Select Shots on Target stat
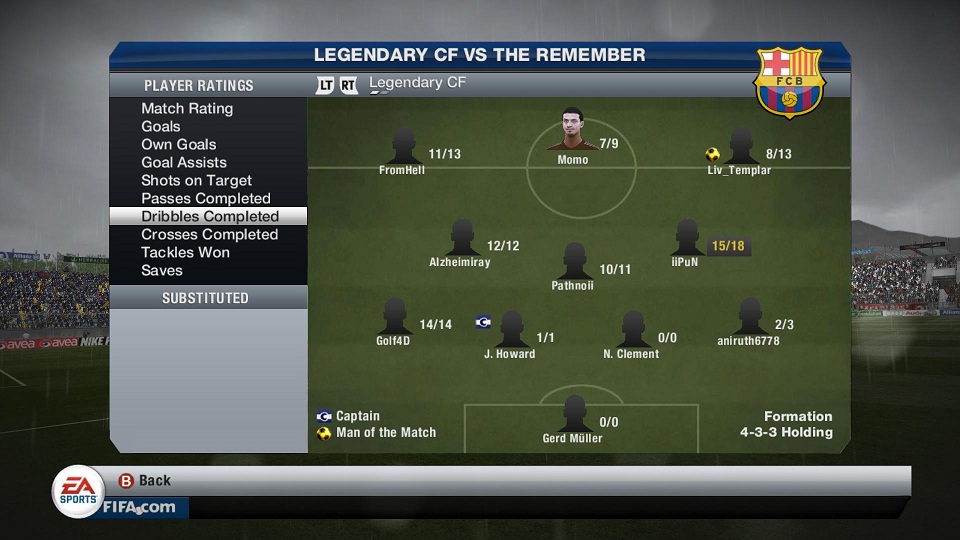 pyautogui.click(x=196, y=180)
